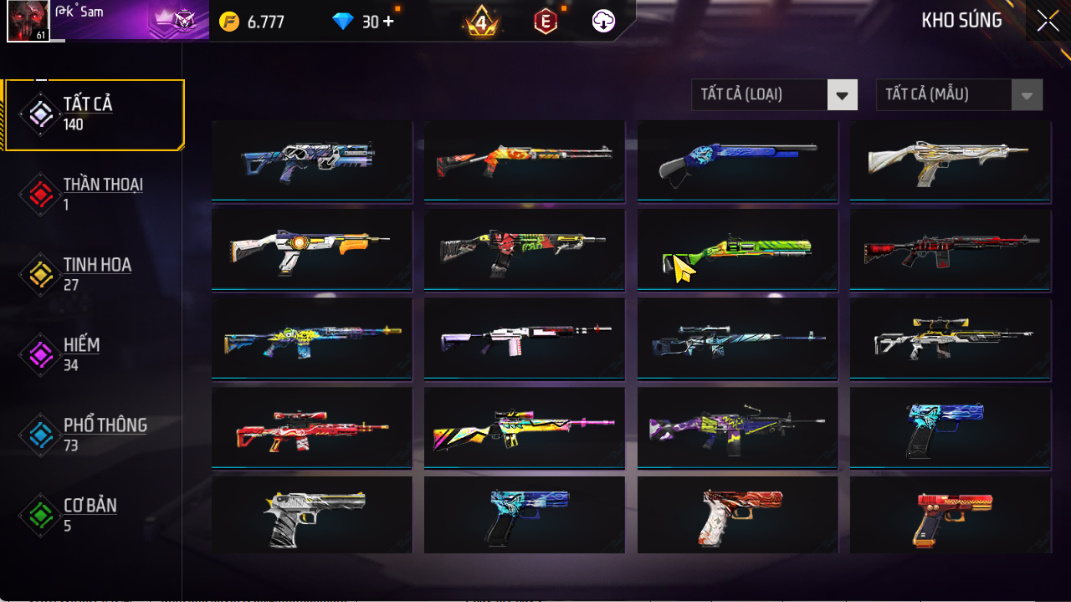Open the red hexagon E badge
Viewport: 1071px width, 602px height.
point(545,21)
